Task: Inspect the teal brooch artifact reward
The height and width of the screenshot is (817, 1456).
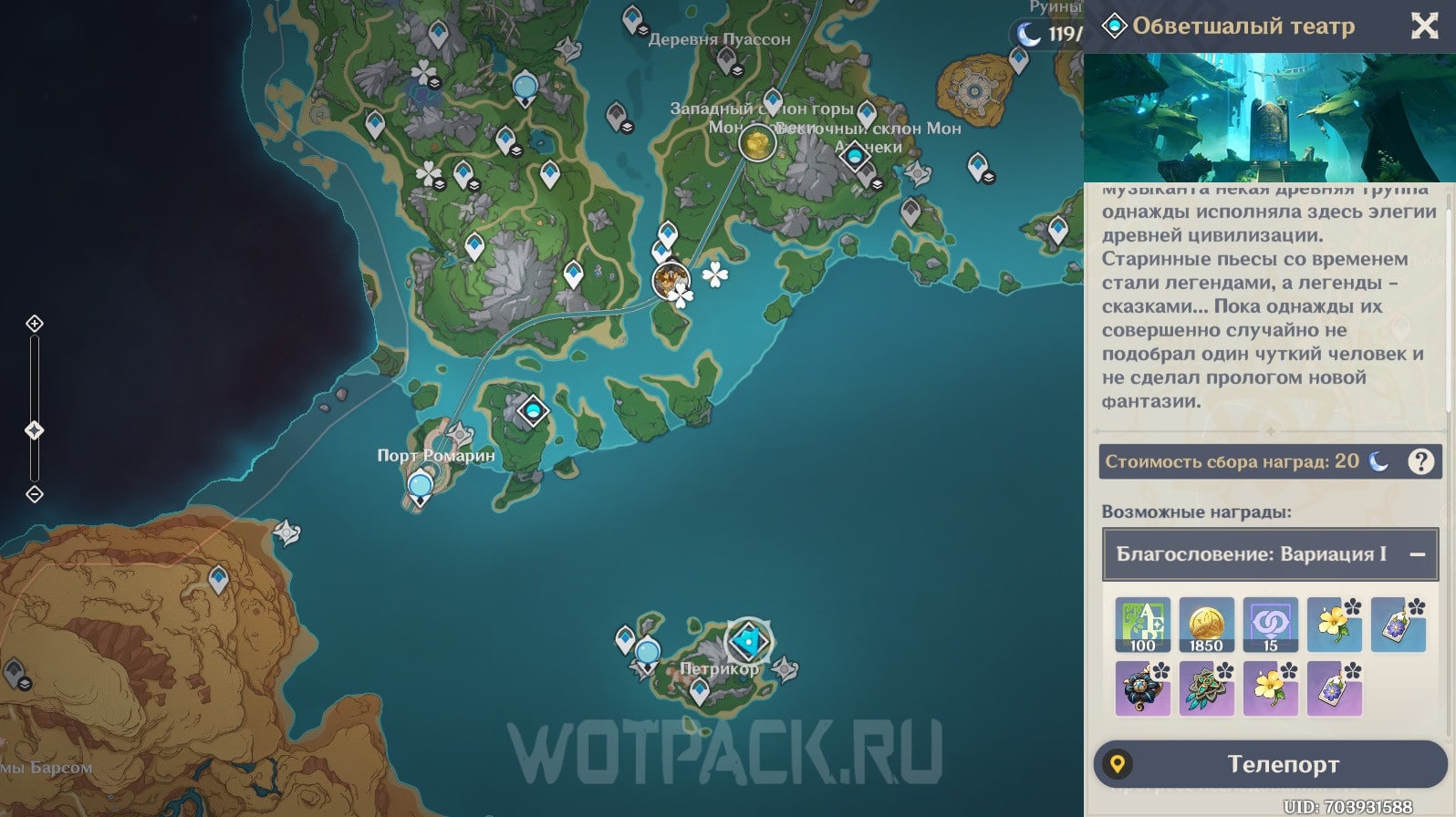Action: tap(1206, 688)
